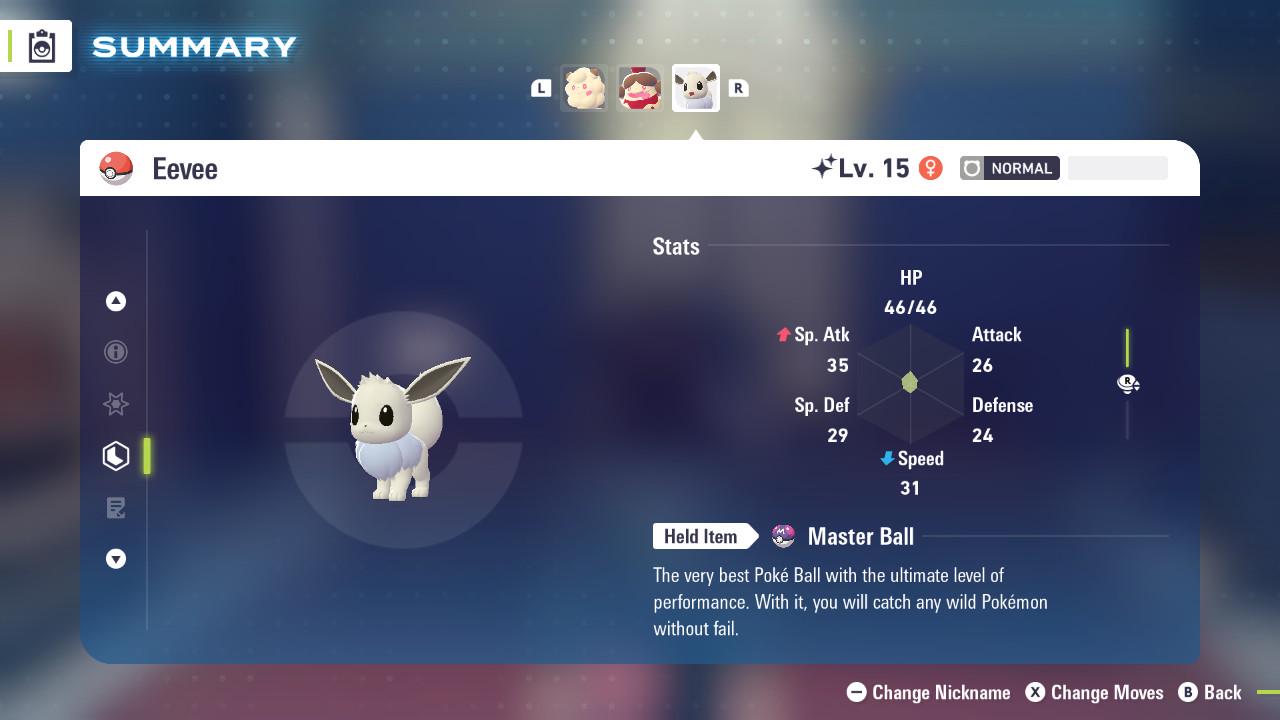
Task: Select the info icon in the left sidebar
Action: click(116, 352)
